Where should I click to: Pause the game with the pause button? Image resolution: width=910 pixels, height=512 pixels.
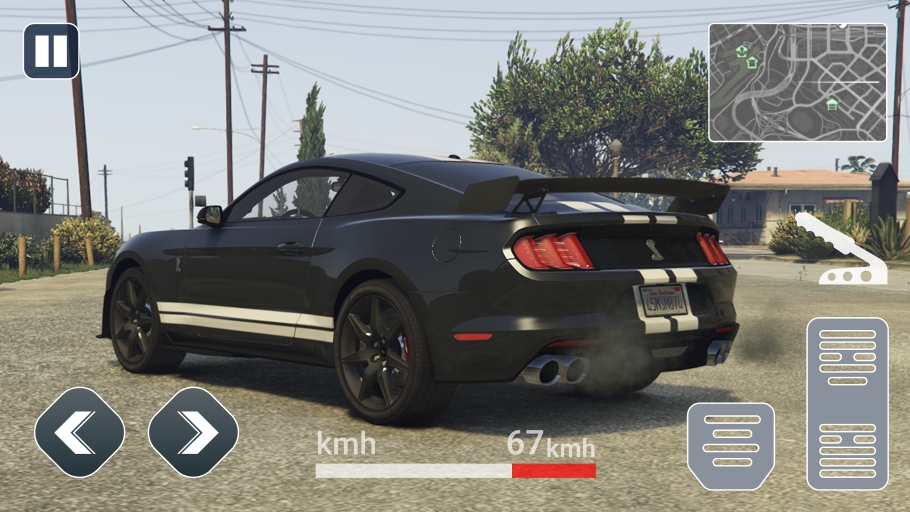point(51,51)
